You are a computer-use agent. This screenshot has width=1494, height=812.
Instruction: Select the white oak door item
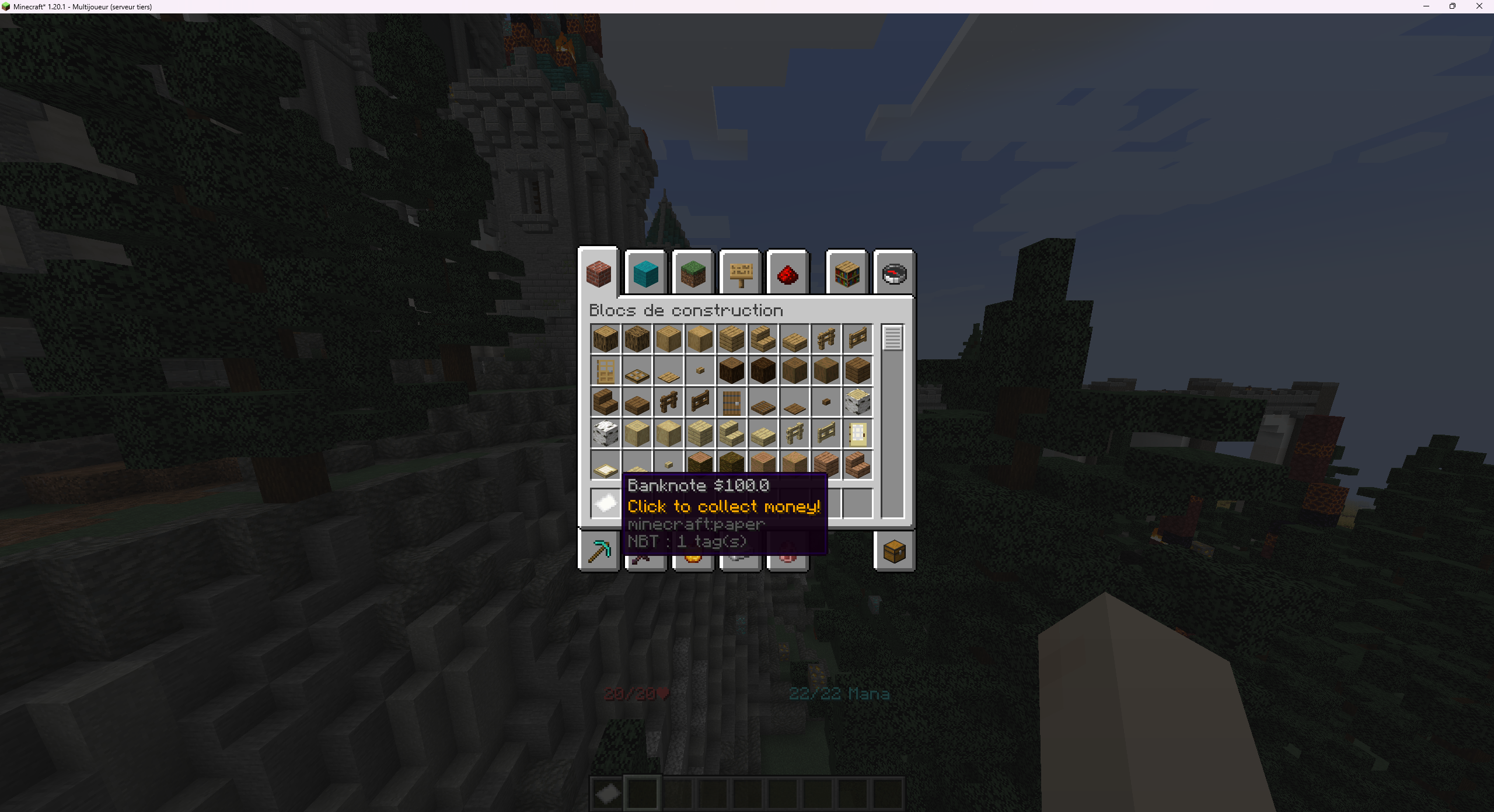click(858, 433)
